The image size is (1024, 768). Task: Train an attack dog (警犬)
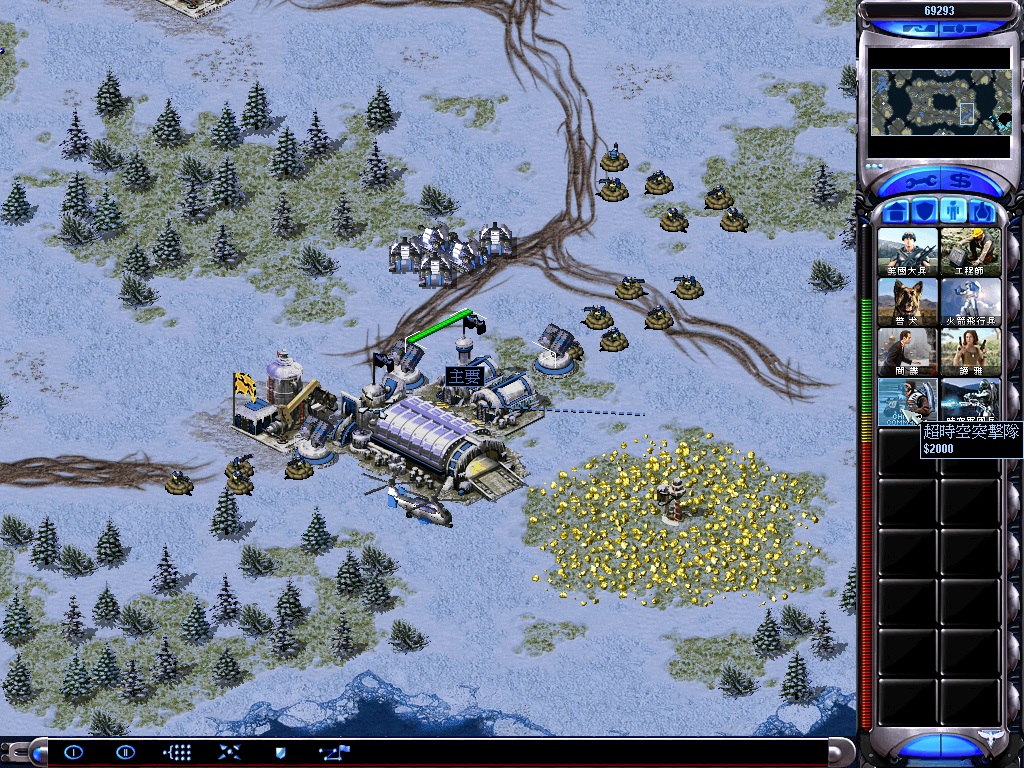pyautogui.click(x=908, y=301)
